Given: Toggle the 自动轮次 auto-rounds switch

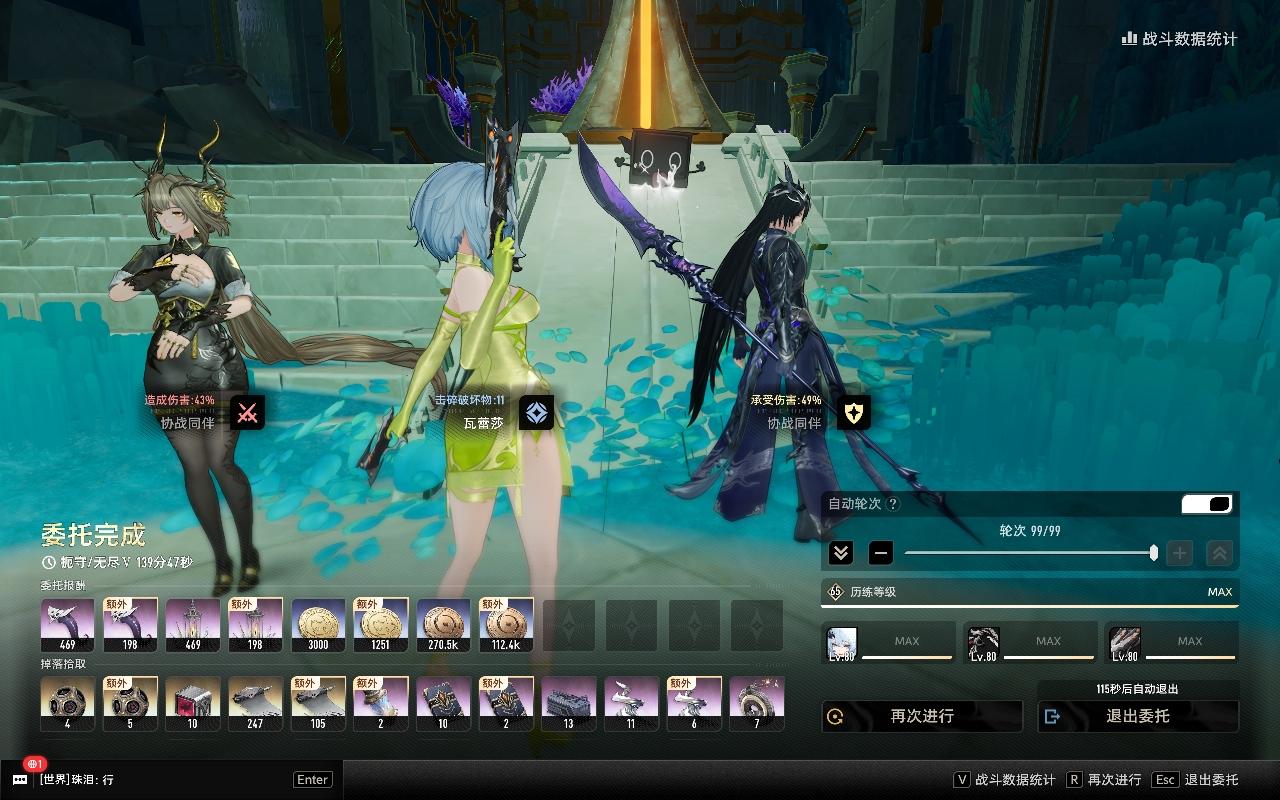Looking at the screenshot, I should pyautogui.click(x=1207, y=504).
